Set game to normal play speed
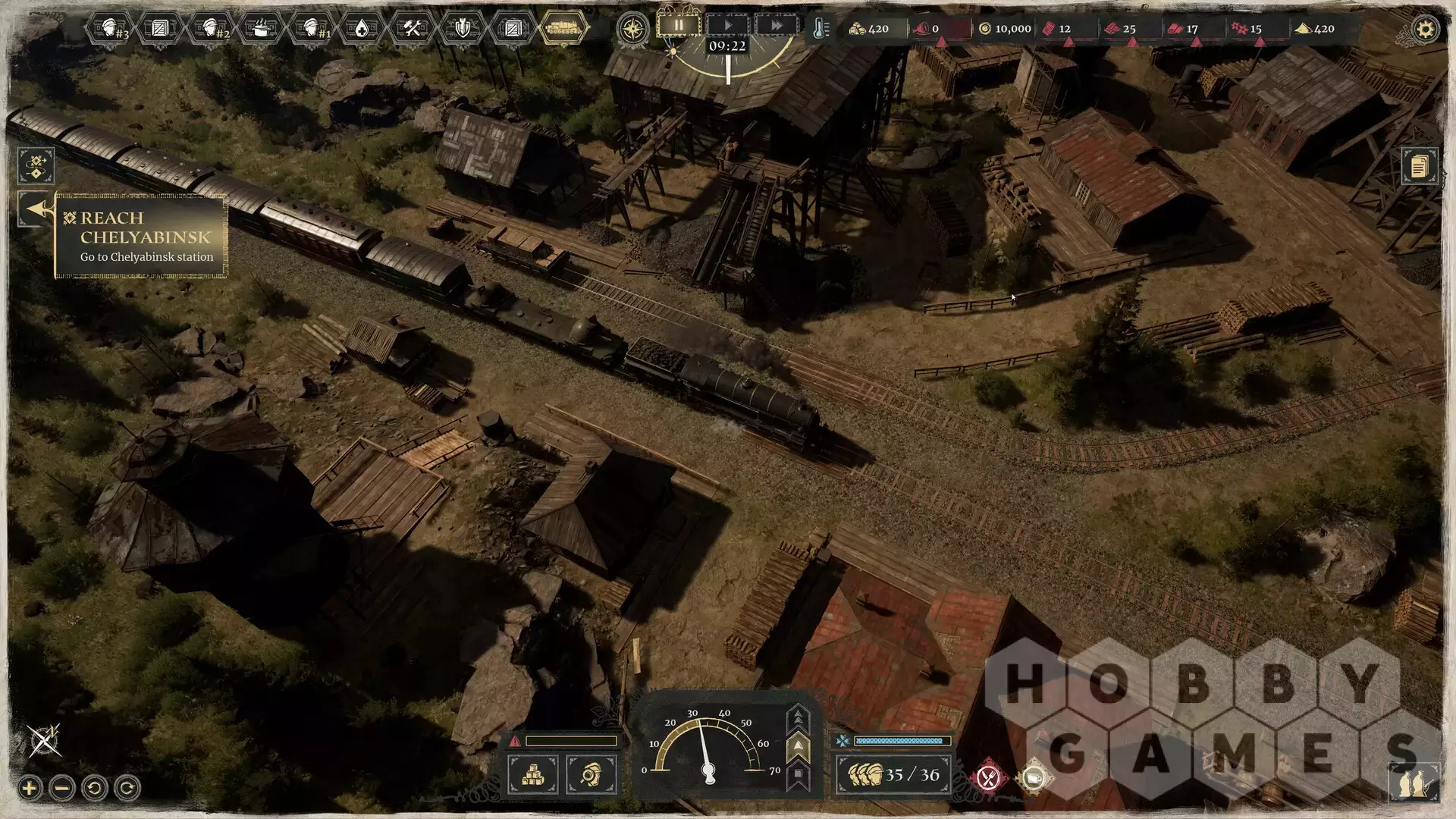The height and width of the screenshot is (819, 1456). (728, 25)
